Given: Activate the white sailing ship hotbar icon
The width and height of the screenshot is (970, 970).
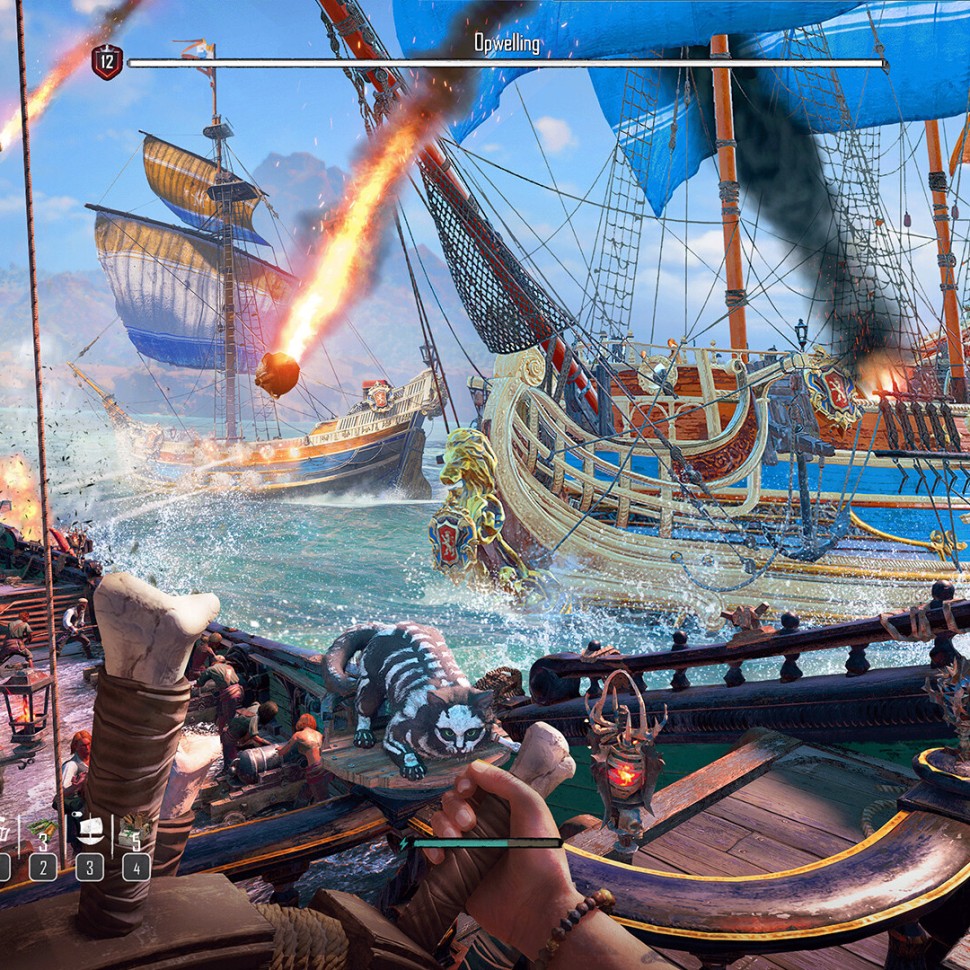Looking at the screenshot, I should [x=89, y=832].
